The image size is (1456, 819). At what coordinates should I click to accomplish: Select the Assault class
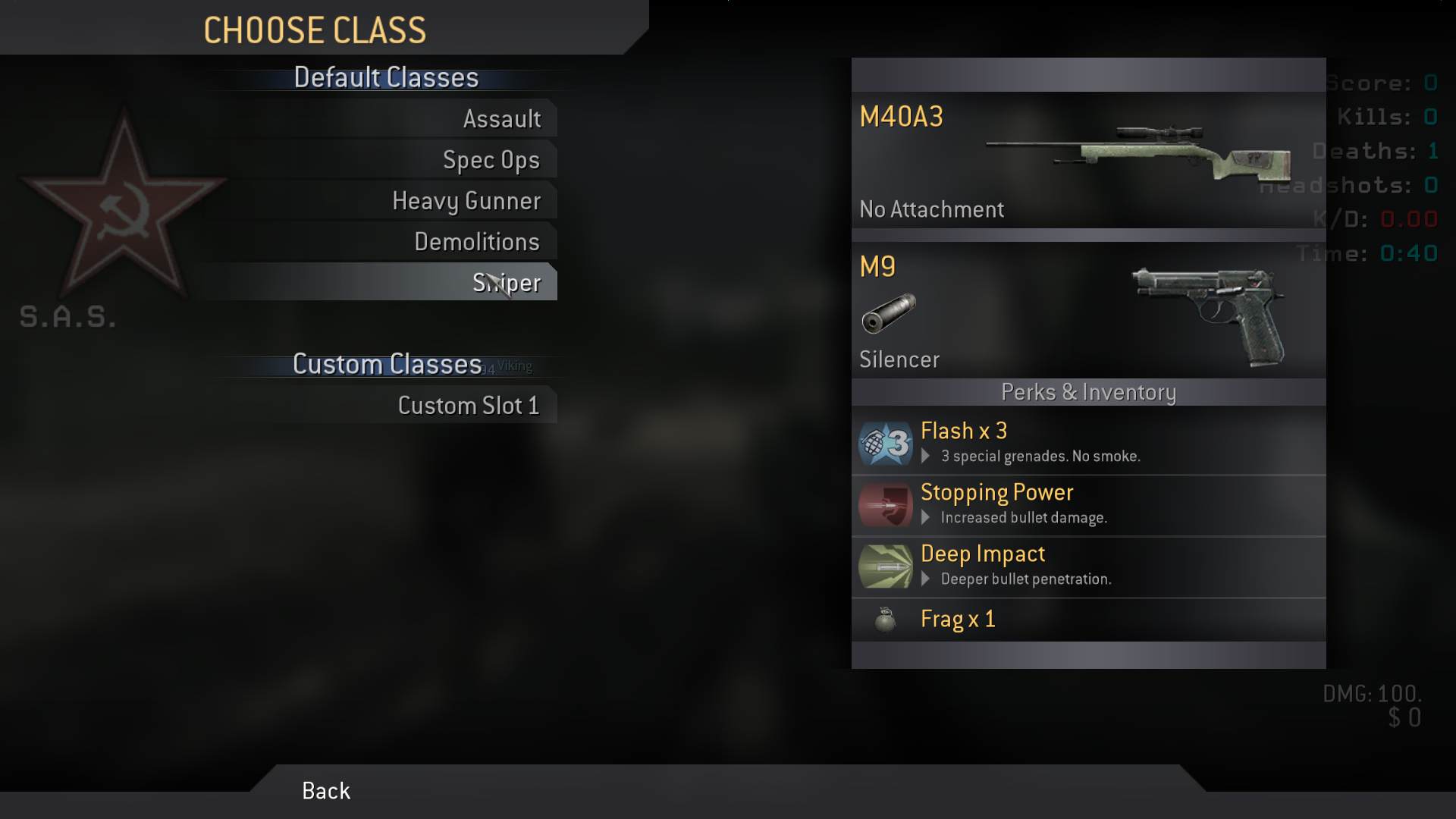click(501, 119)
